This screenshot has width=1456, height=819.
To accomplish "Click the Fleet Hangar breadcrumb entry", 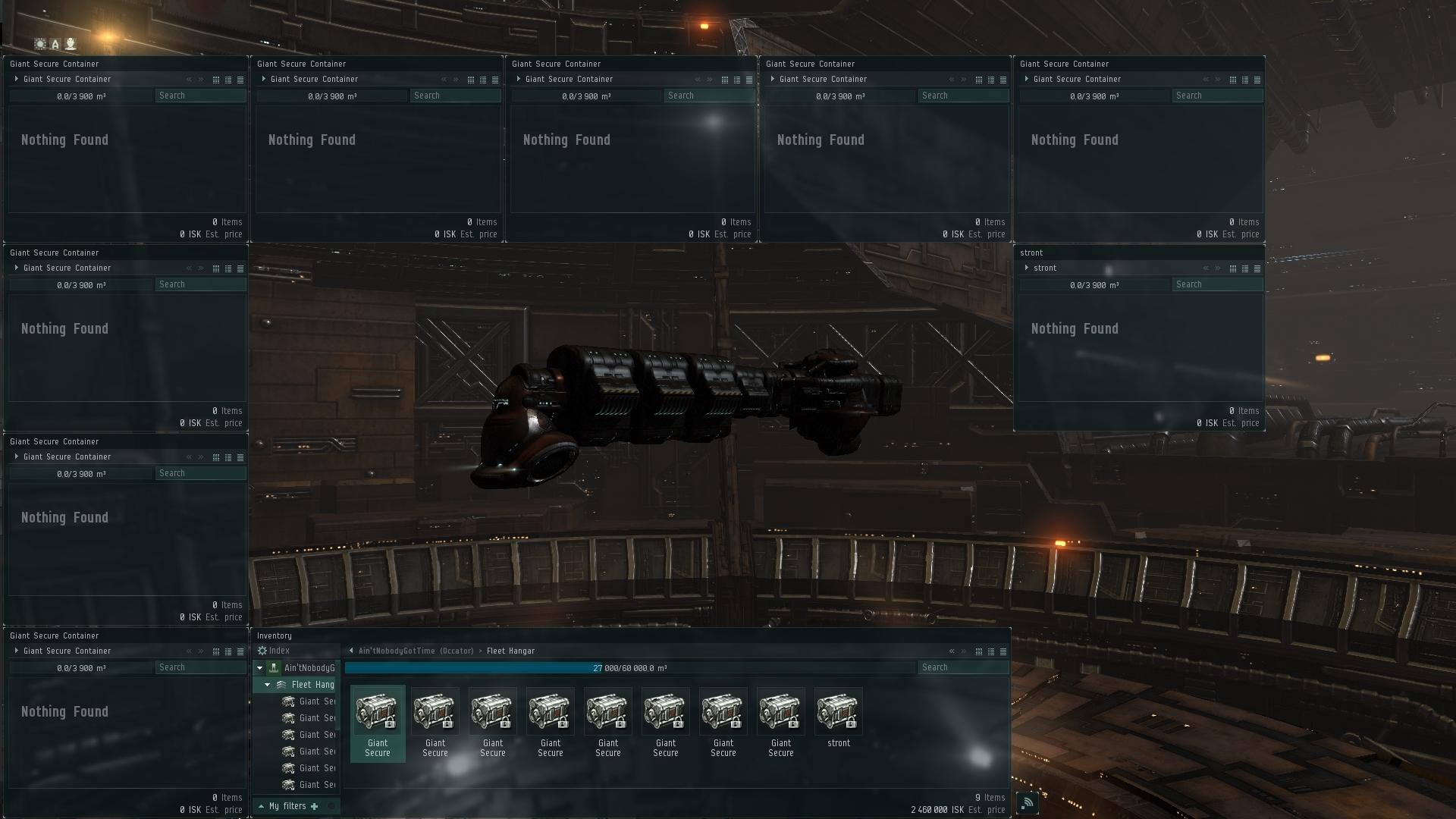I will (510, 651).
